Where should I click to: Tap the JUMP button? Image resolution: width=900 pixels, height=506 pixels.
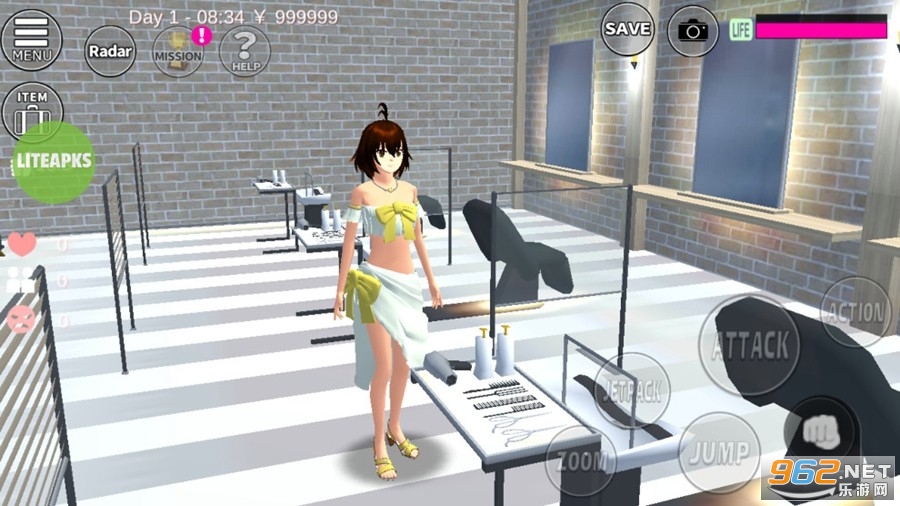(719, 452)
